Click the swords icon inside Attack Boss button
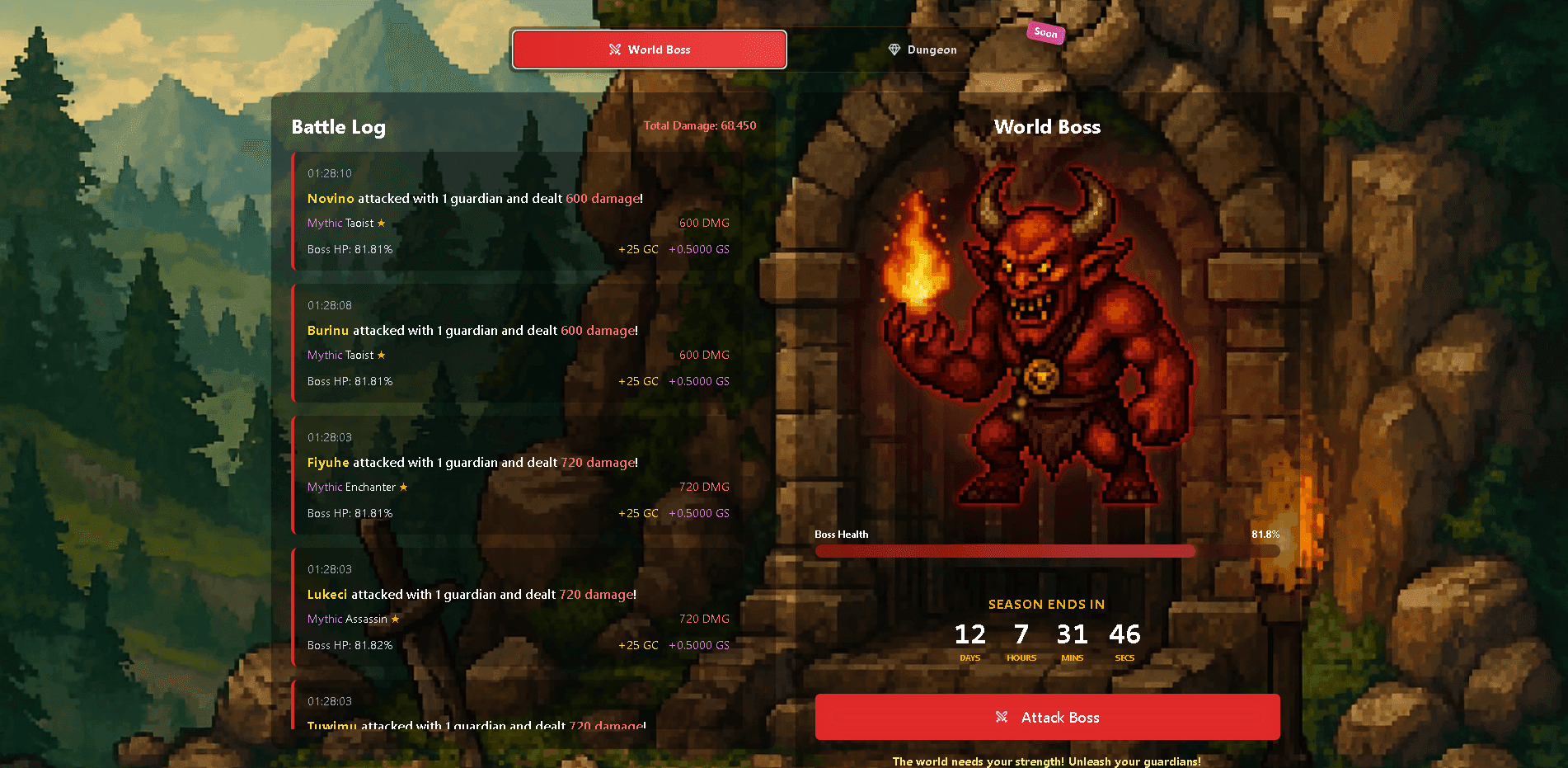This screenshot has height=768, width=1568. 1002,717
